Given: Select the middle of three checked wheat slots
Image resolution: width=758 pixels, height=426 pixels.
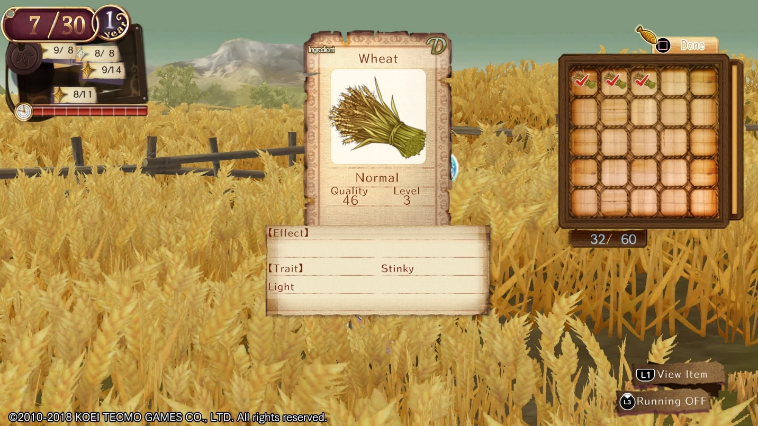Looking at the screenshot, I should tap(614, 82).
